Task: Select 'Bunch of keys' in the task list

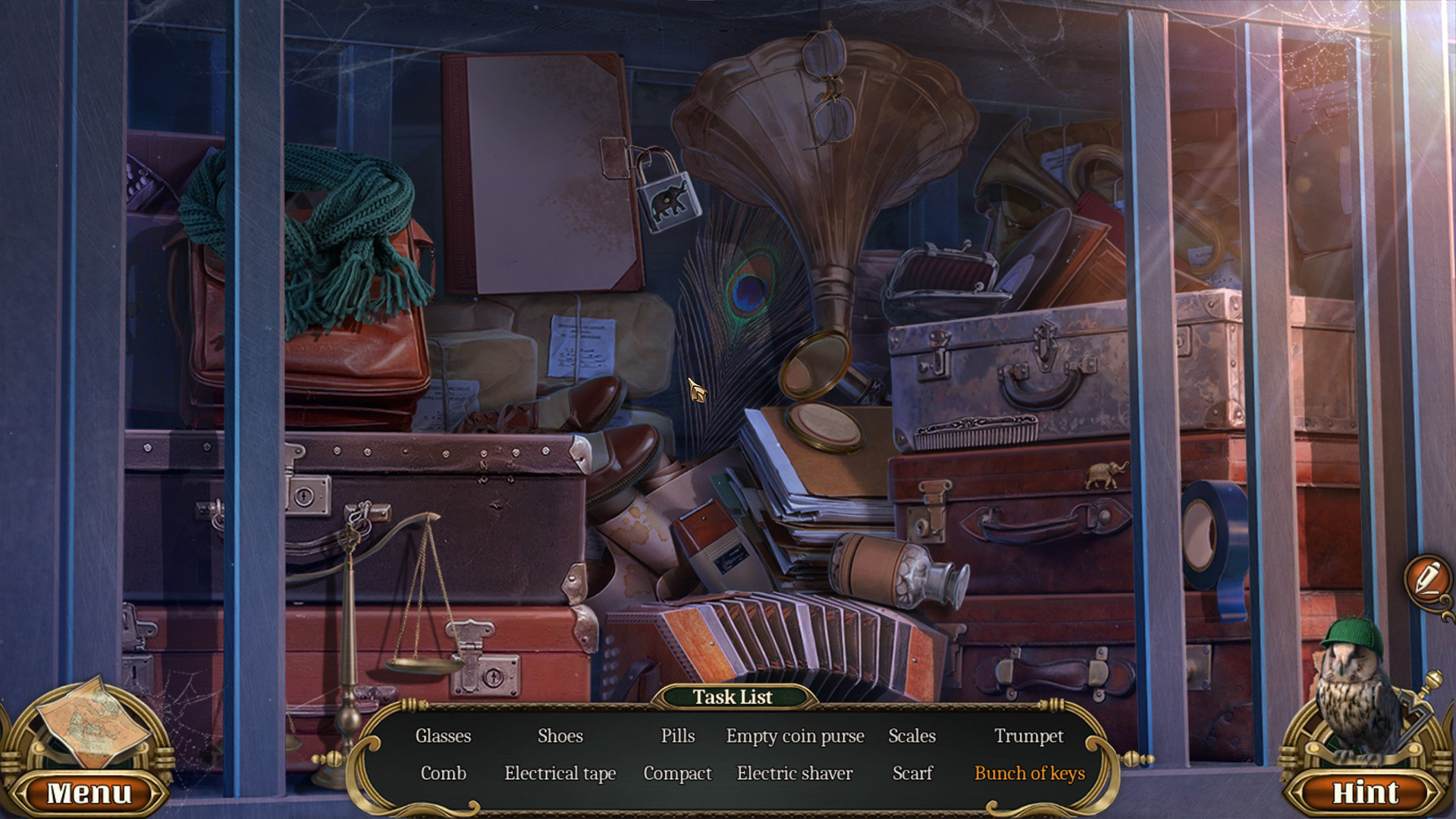Action: 1030,773
